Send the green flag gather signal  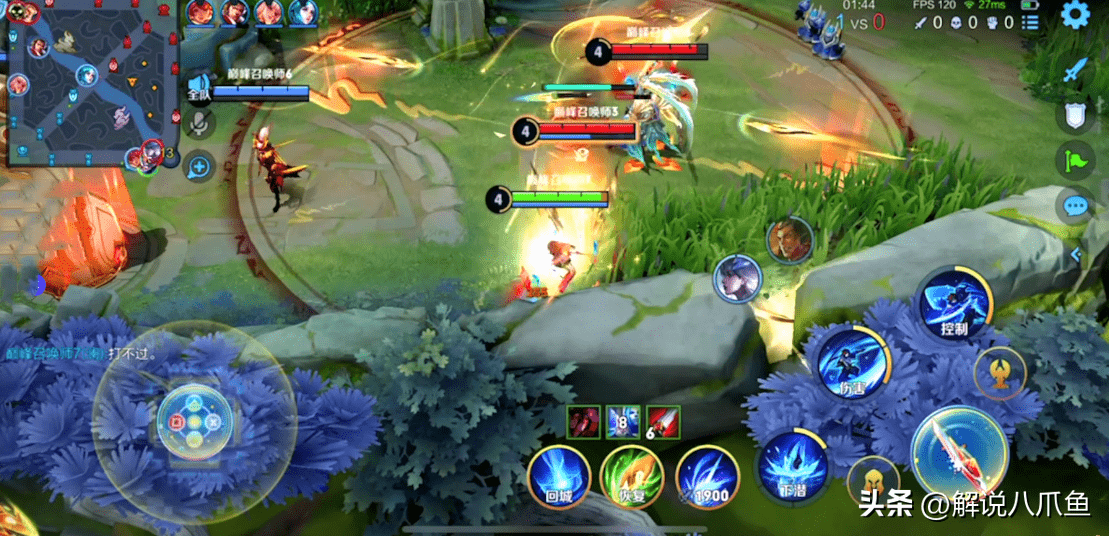[x=1075, y=161]
